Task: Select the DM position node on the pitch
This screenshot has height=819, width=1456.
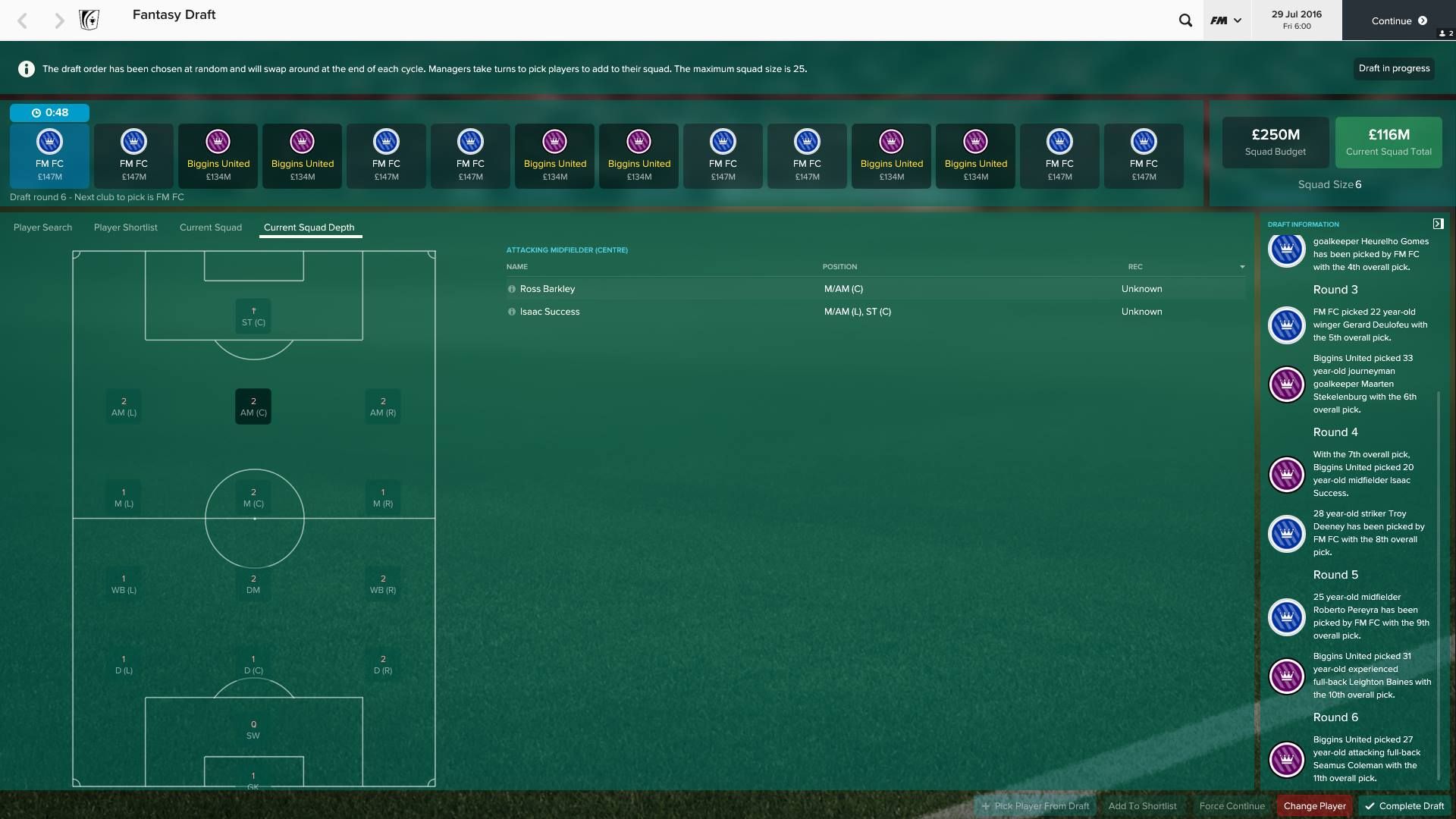Action: (253, 583)
